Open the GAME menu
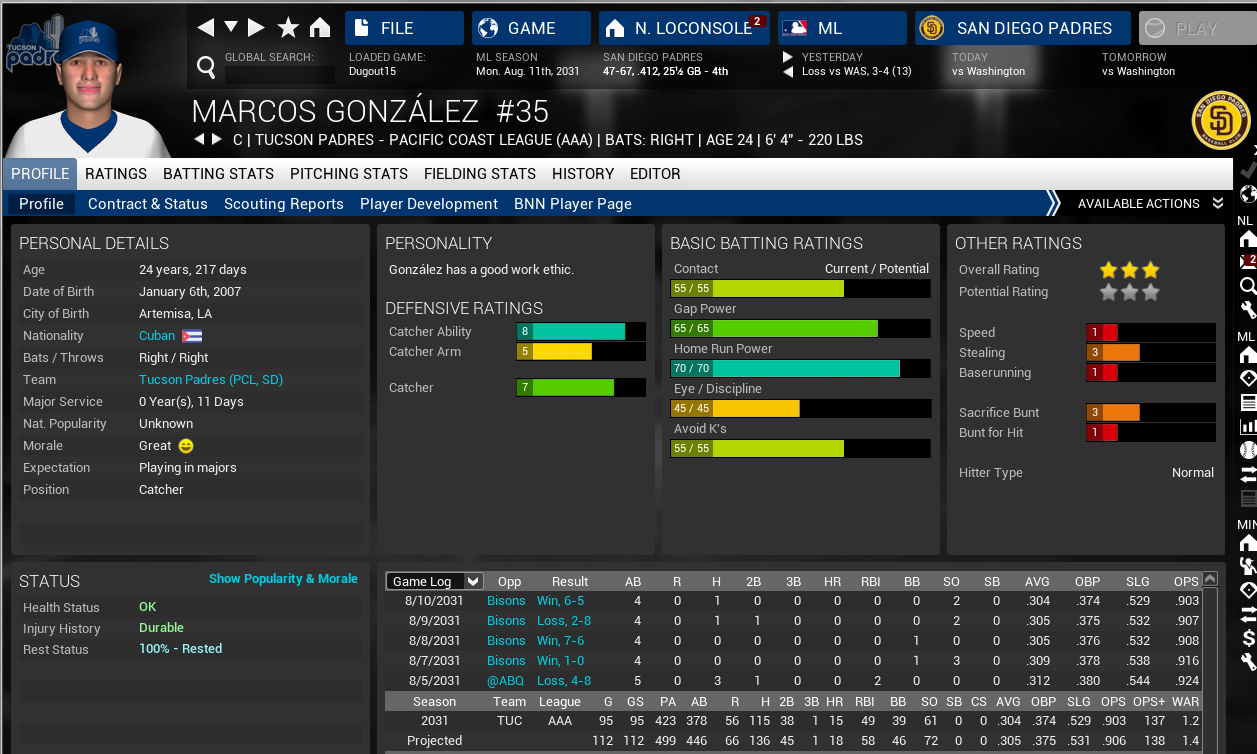The image size is (1257, 754). pos(531,28)
